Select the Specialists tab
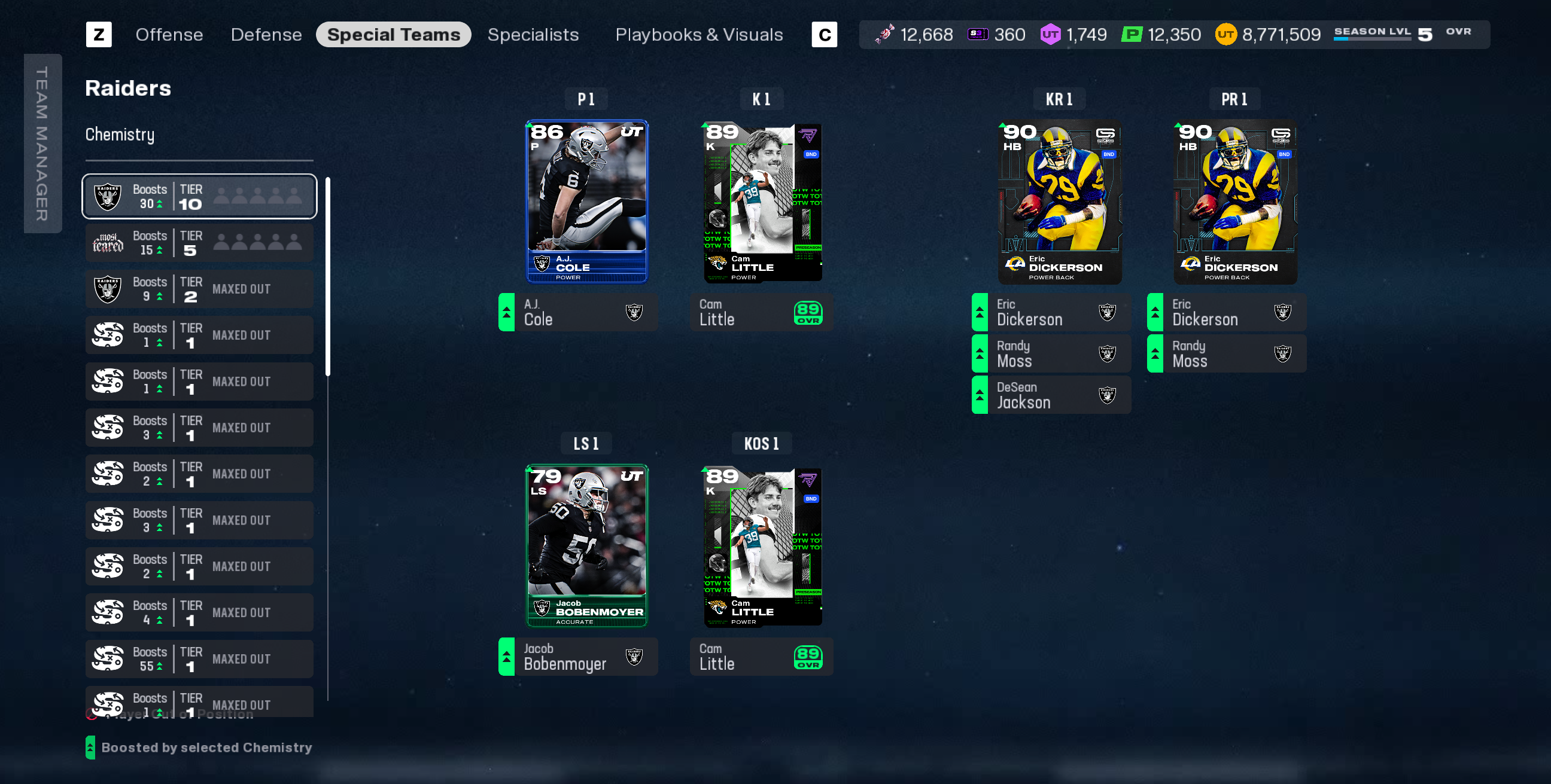The width and height of the screenshot is (1551, 784). tap(533, 35)
